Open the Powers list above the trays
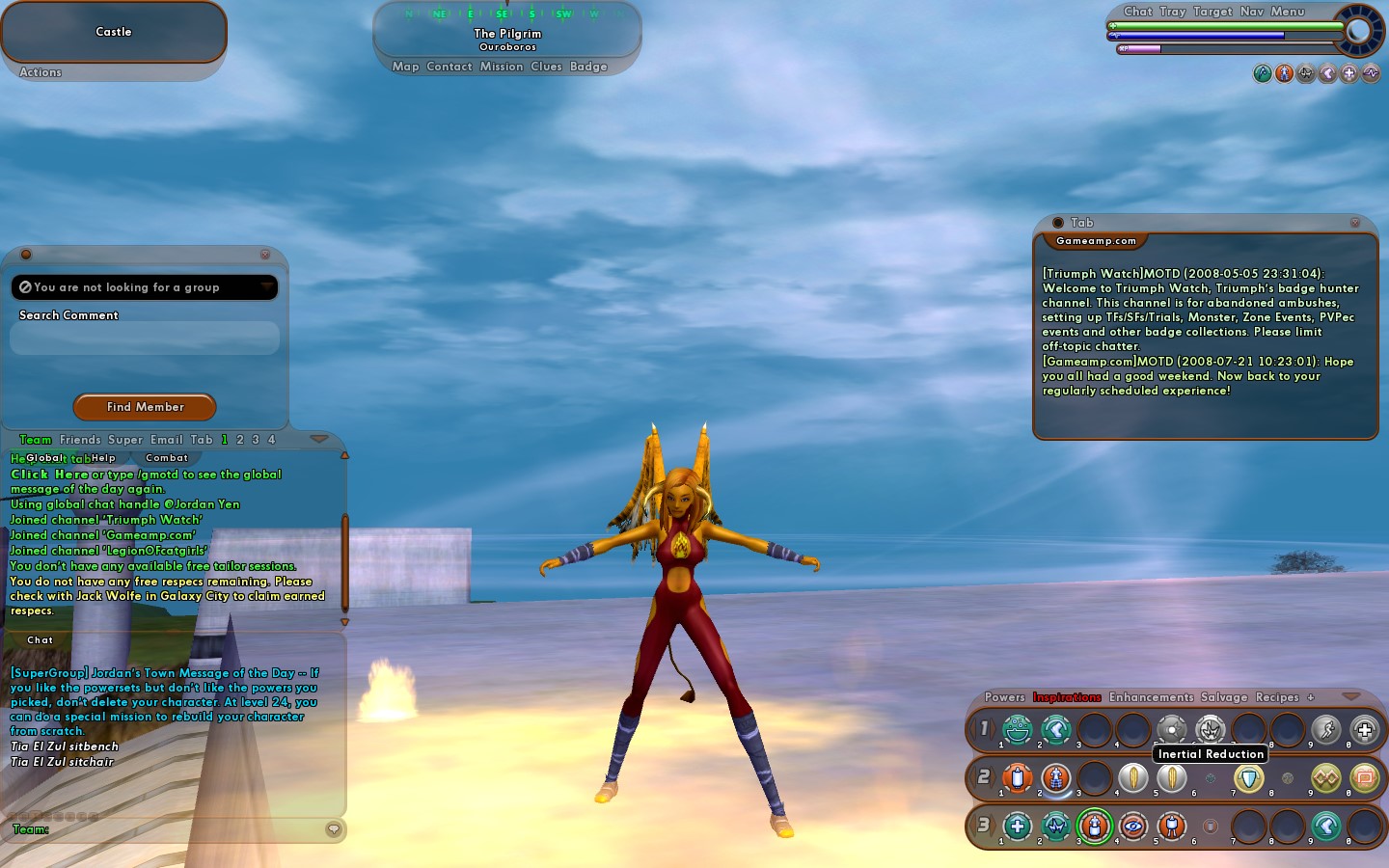This screenshot has height=868, width=1389. click(1004, 697)
